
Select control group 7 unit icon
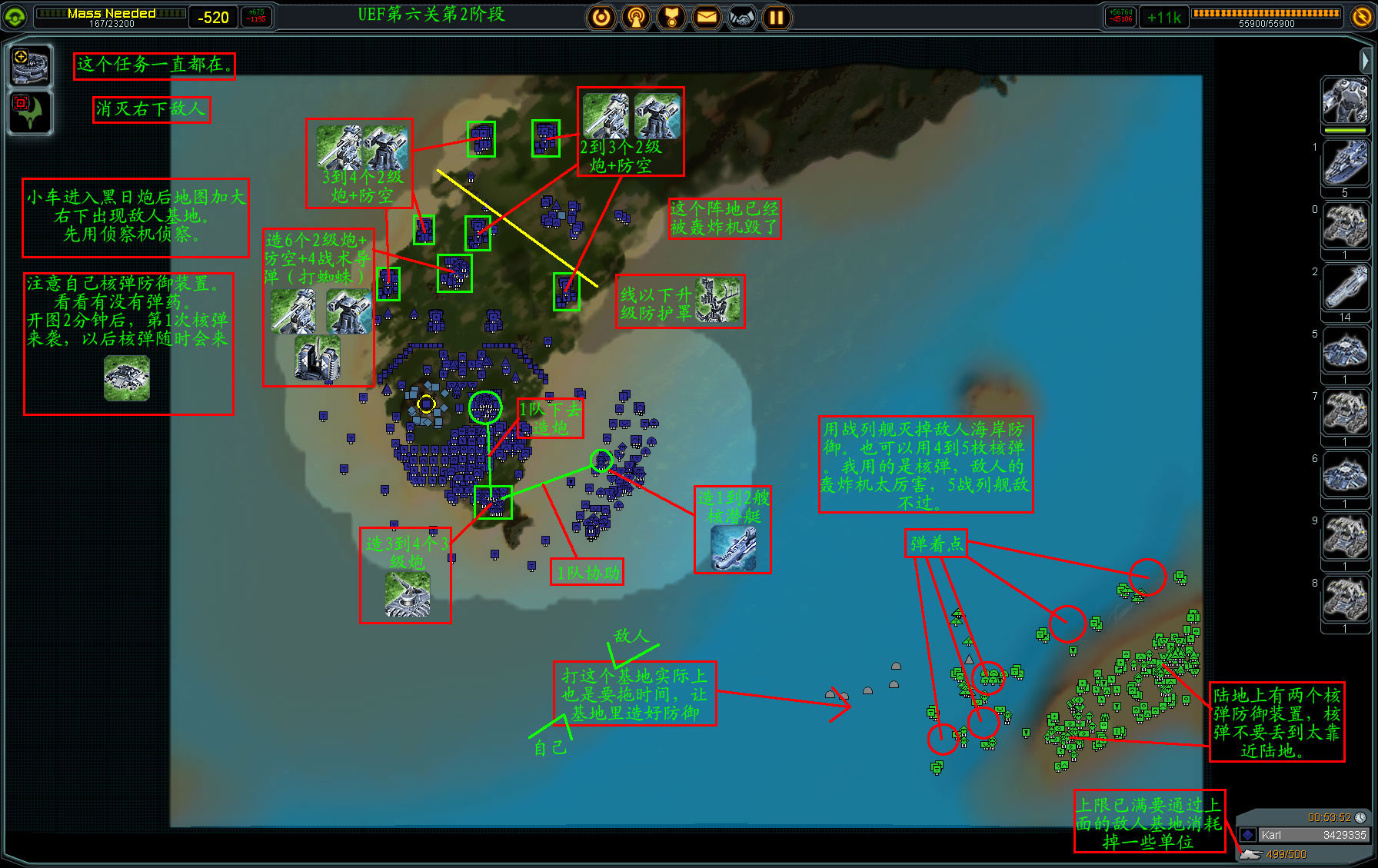coord(1345,414)
